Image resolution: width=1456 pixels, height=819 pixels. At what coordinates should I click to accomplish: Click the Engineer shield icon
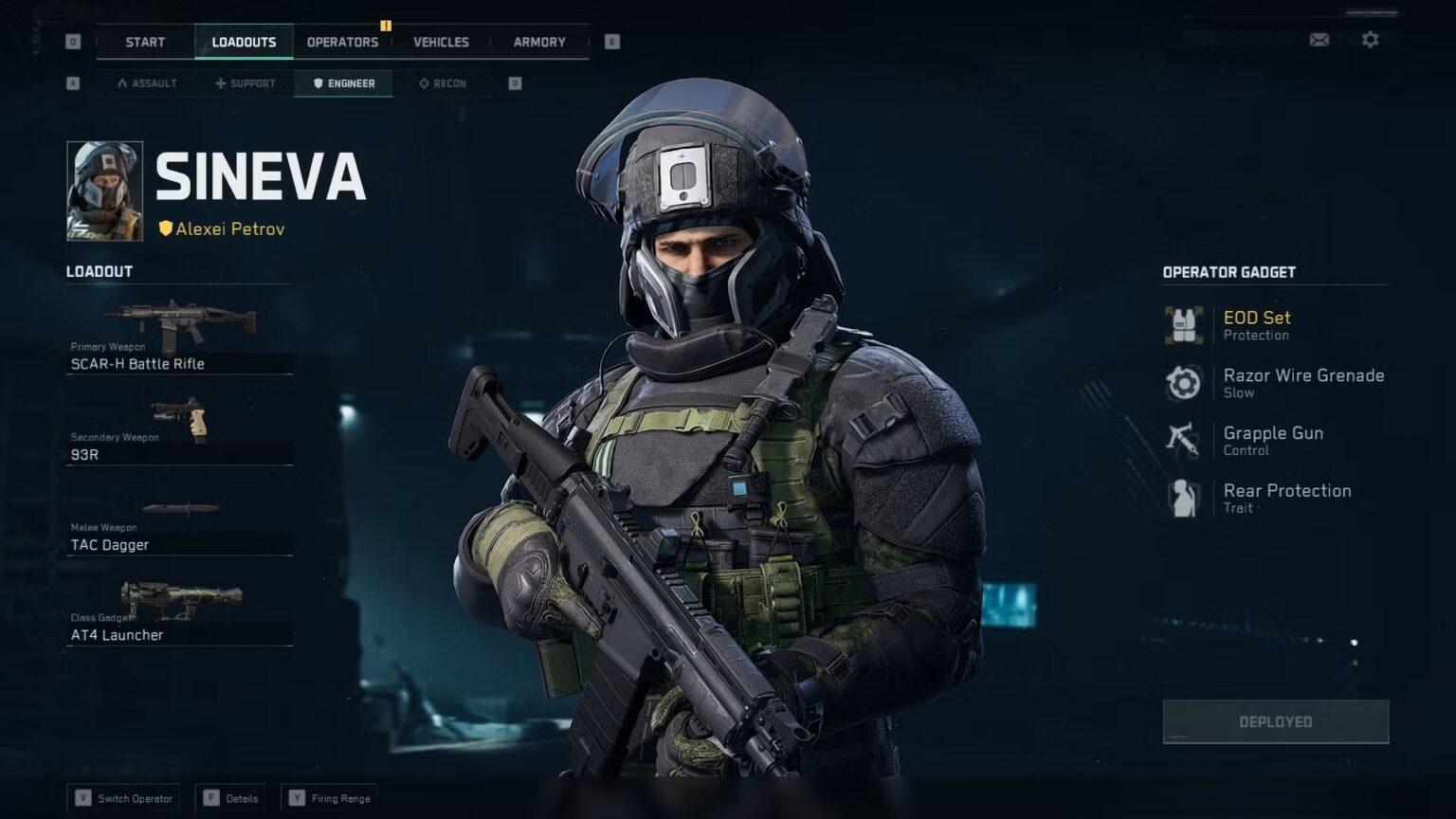click(x=317, y=83)
